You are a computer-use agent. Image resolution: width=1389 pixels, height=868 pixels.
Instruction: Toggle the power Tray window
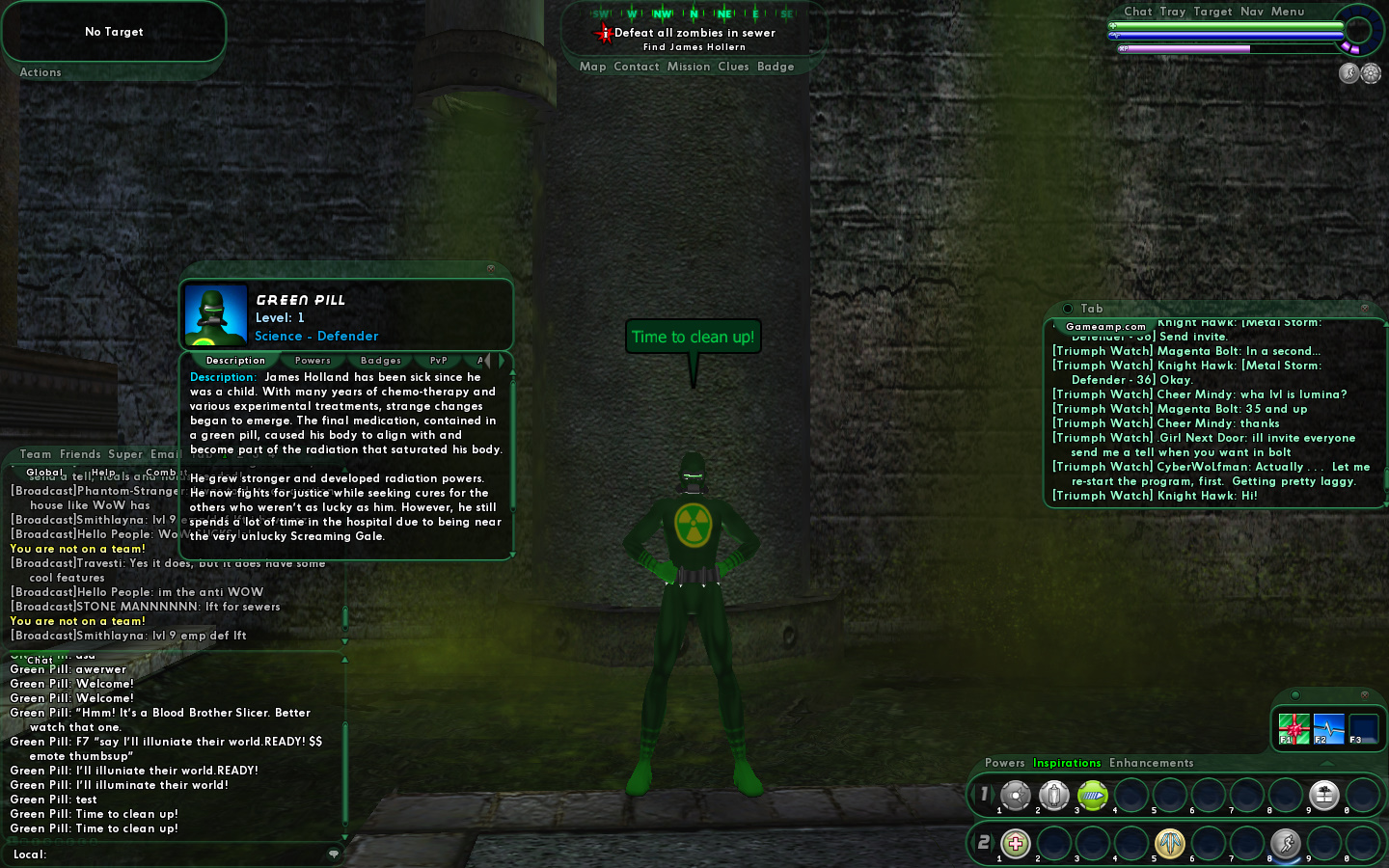[x=1172, y=12]
